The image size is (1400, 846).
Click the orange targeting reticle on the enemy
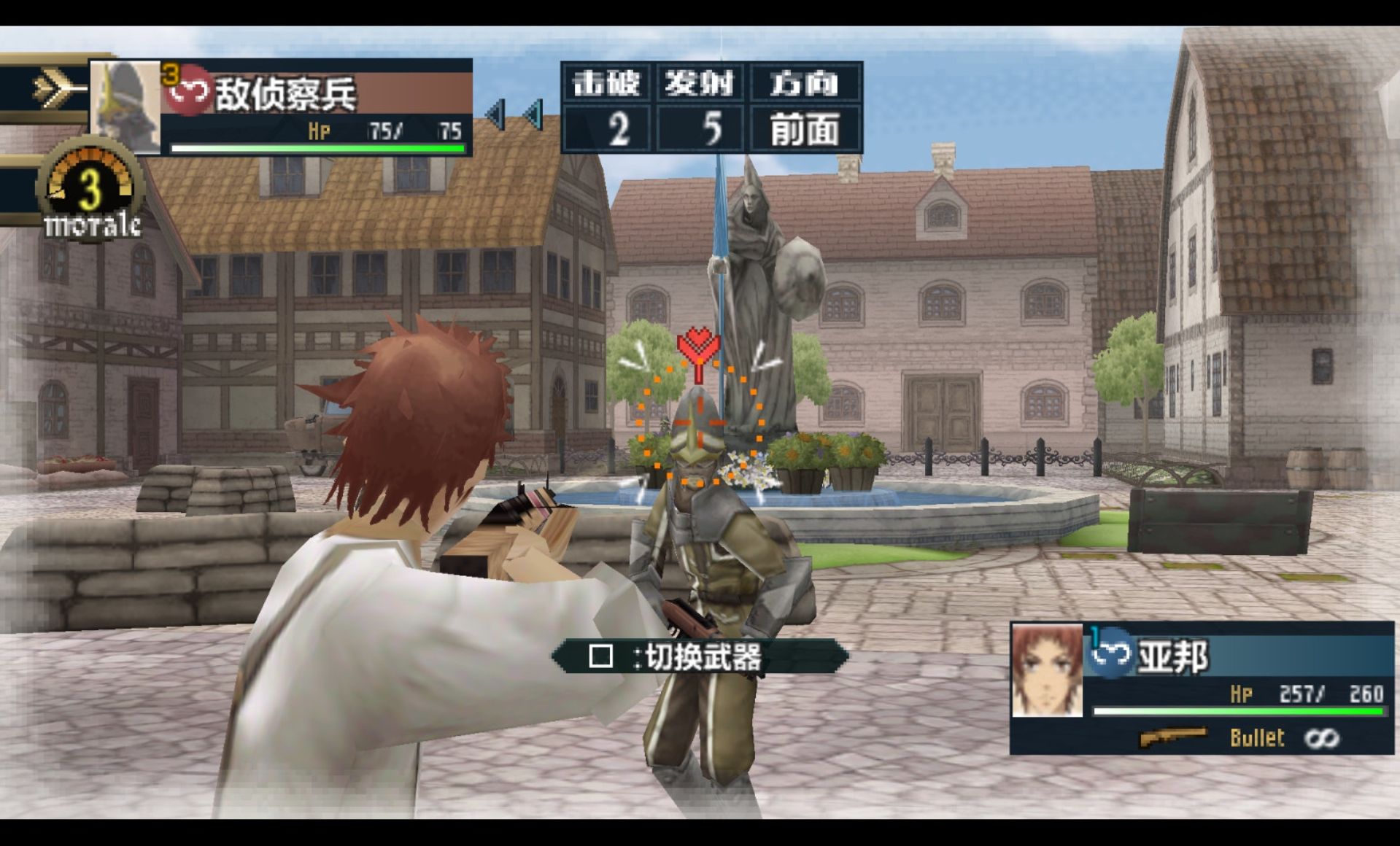pos(699,422)
